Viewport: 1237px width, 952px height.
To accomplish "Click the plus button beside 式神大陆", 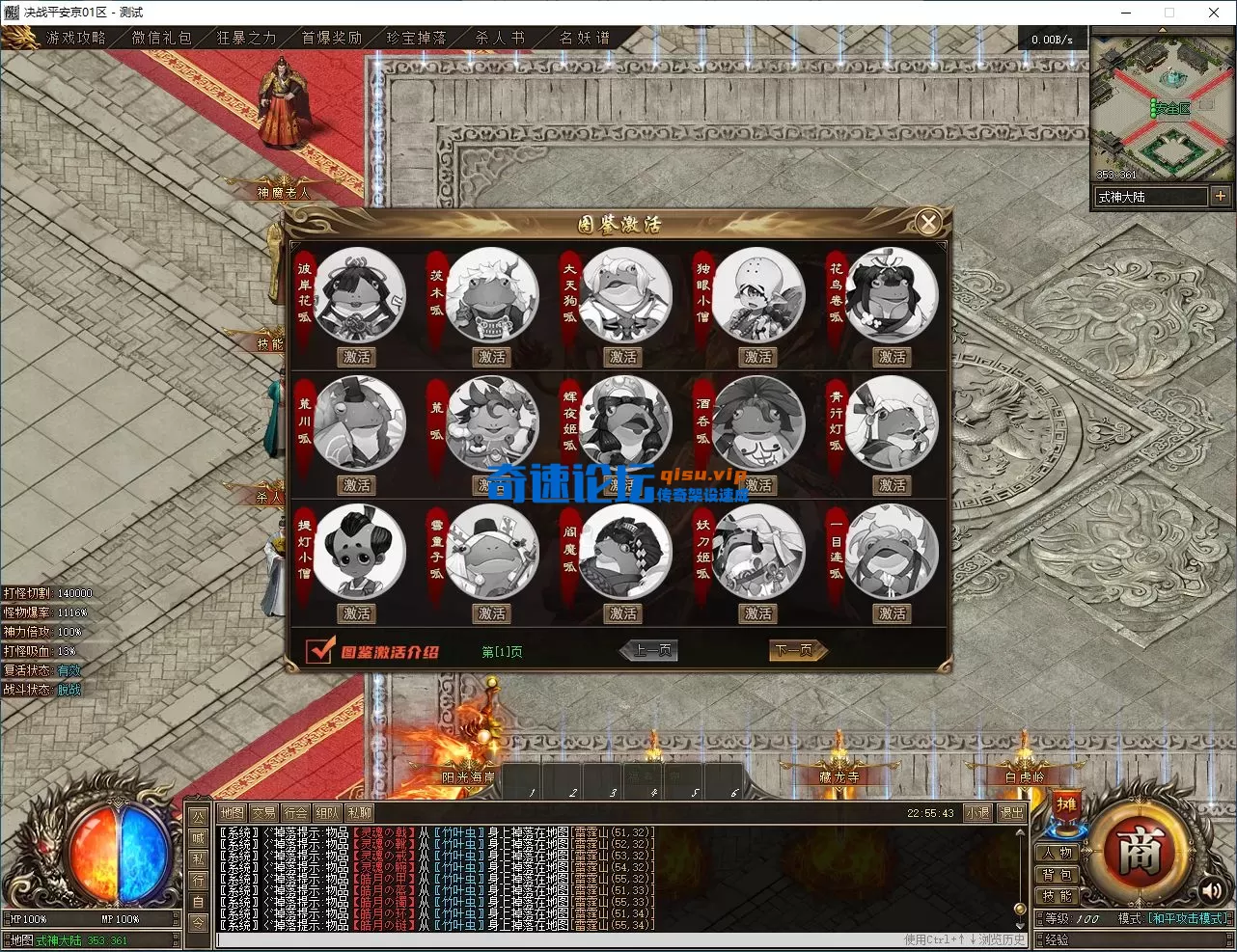I will (1221, 196).
